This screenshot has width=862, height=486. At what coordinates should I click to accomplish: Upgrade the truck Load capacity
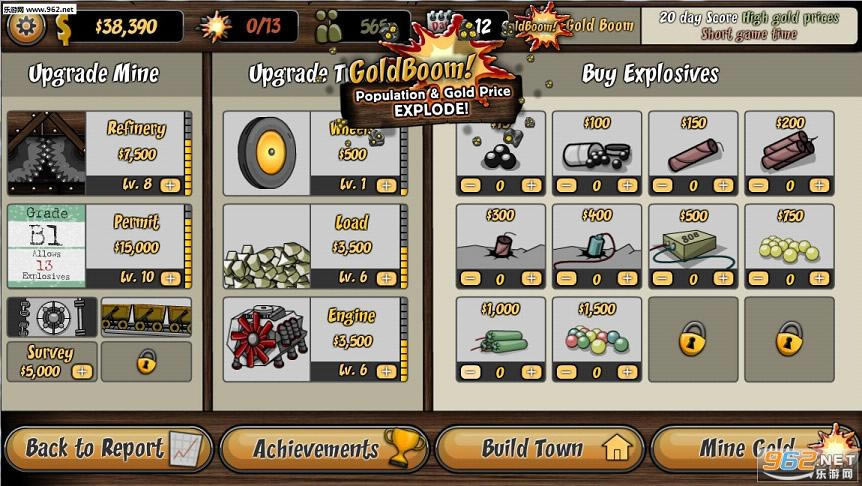[387, 277]
